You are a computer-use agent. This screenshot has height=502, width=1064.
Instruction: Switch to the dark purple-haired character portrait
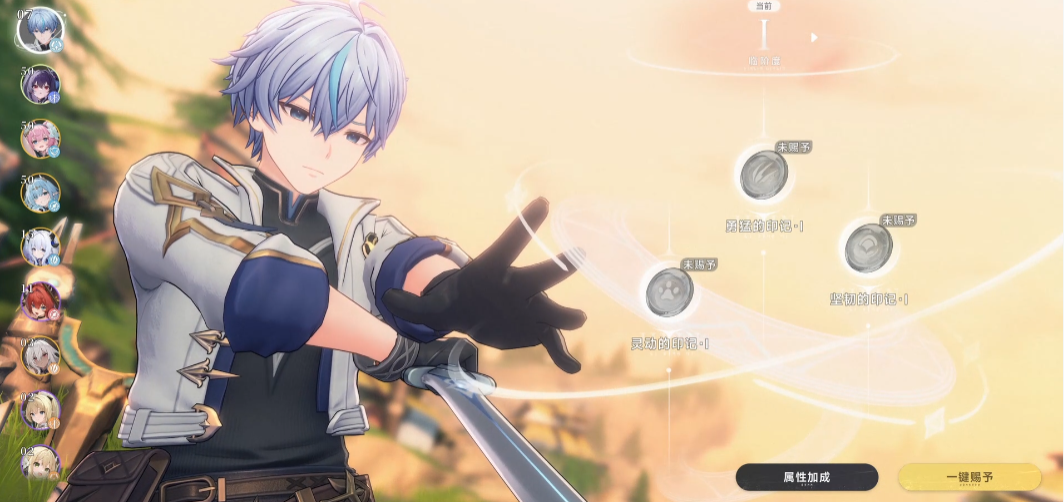[40, 85]
